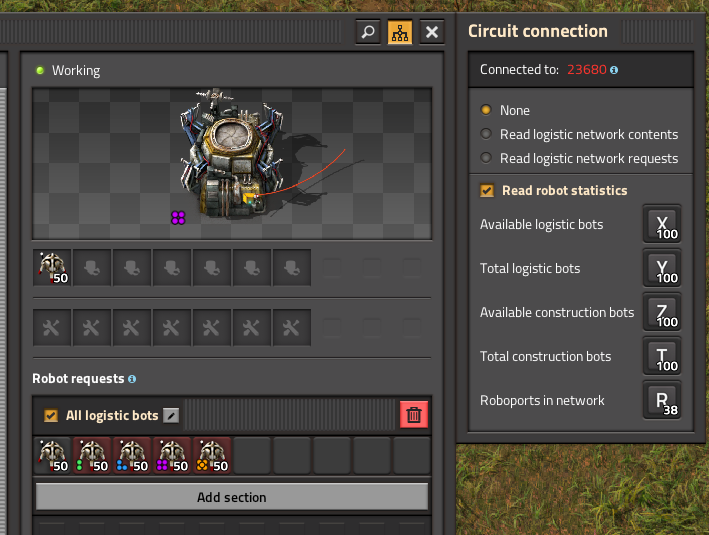
Task: Toggle the All logistic bots section checkbox
Action: tap(51, 415)
